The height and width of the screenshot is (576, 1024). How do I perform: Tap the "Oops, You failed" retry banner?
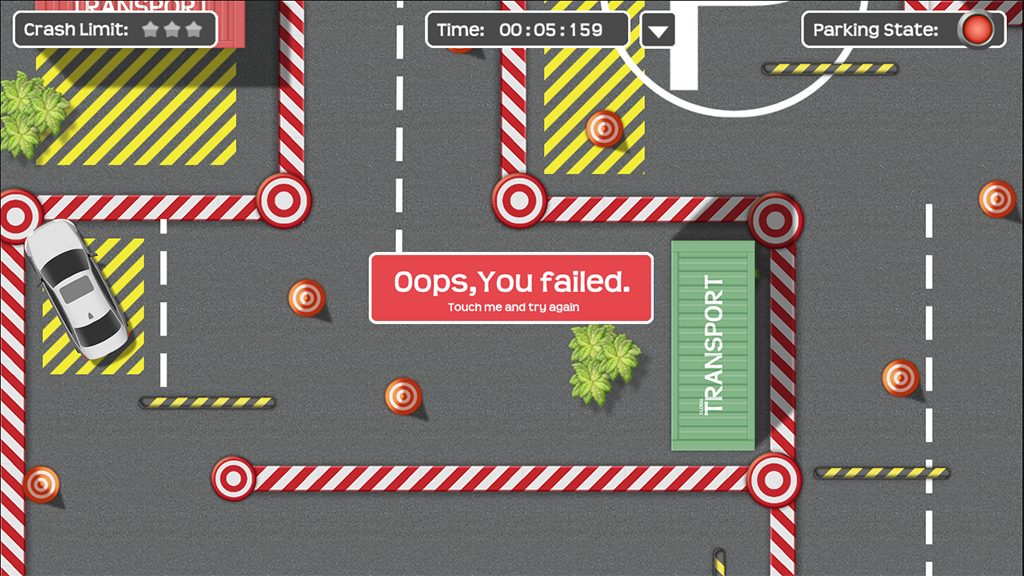pyautogui.click(x=511, y=288)
